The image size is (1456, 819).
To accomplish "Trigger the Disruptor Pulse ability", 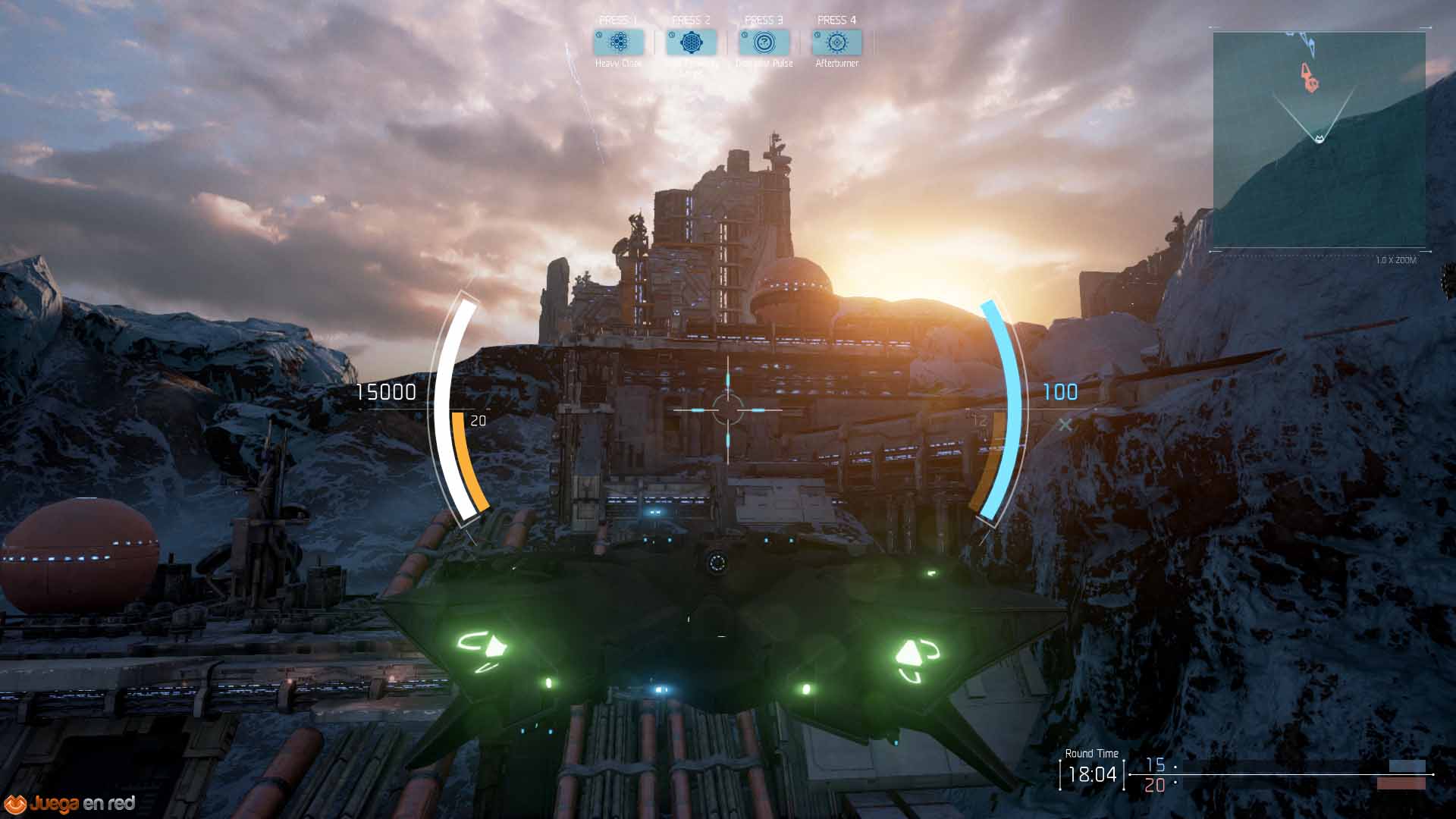I will tap(764, 42).
